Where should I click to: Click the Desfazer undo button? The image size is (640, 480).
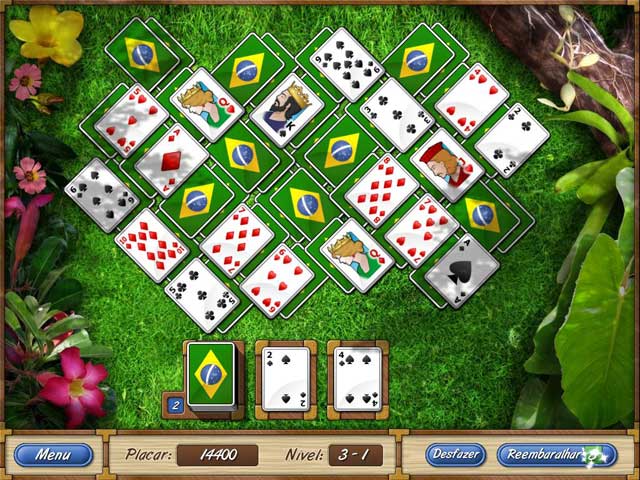[455, 455]
